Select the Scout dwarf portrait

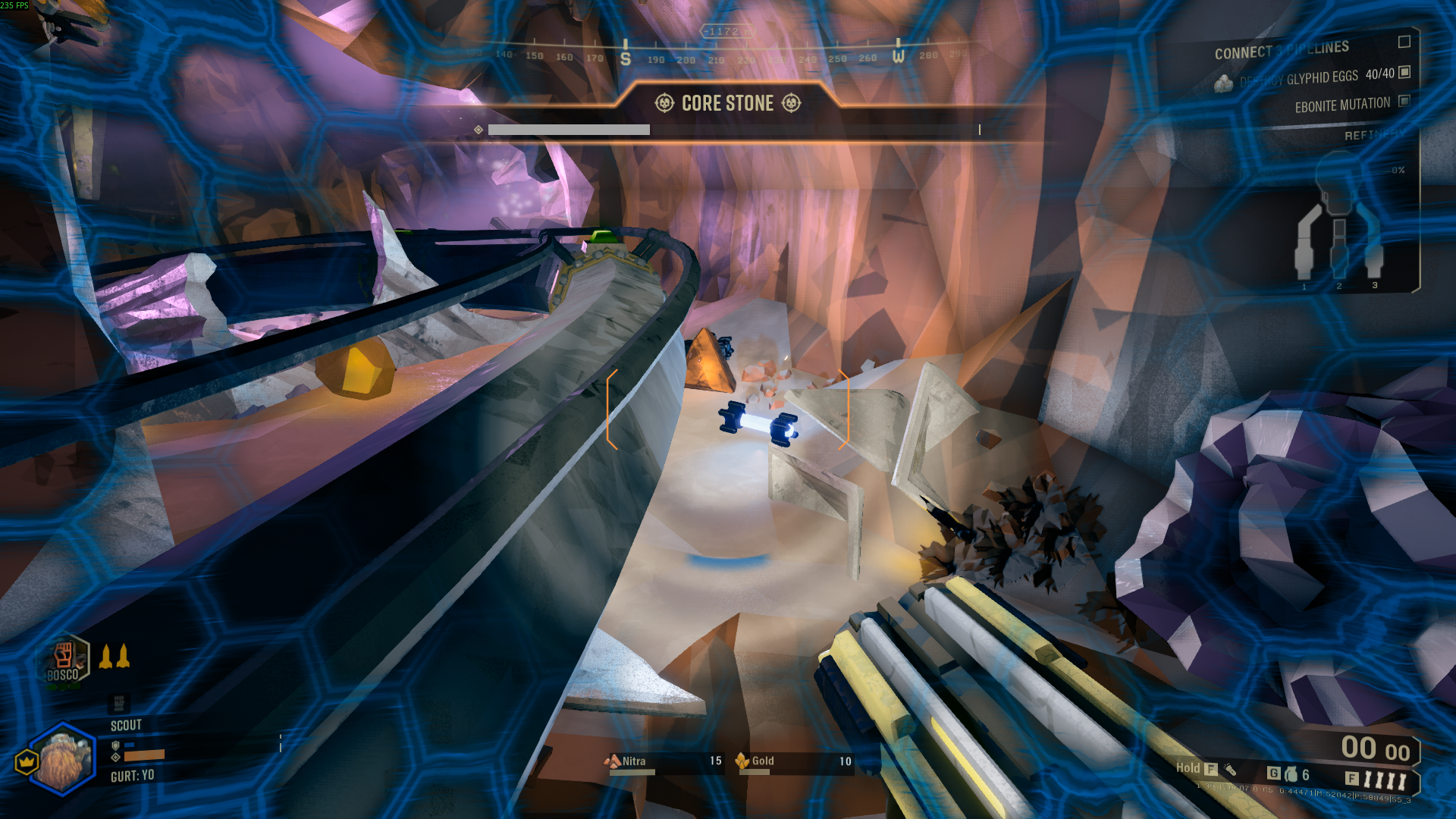(63, 758)
